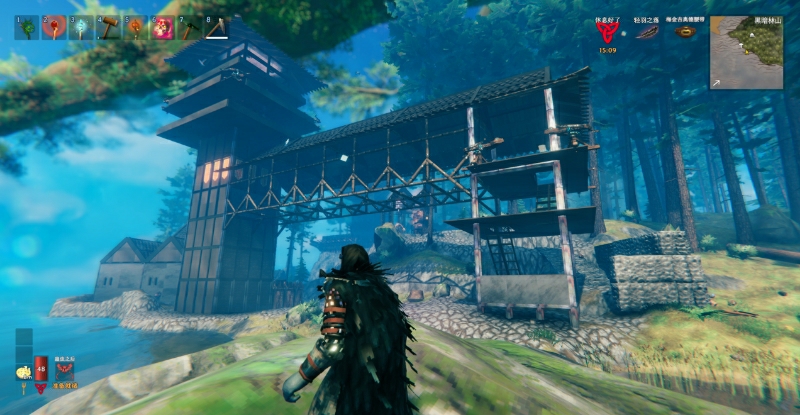Pick the orange-glow staff in slot 5
Viewport: 800px width, 415px height.
134,28
